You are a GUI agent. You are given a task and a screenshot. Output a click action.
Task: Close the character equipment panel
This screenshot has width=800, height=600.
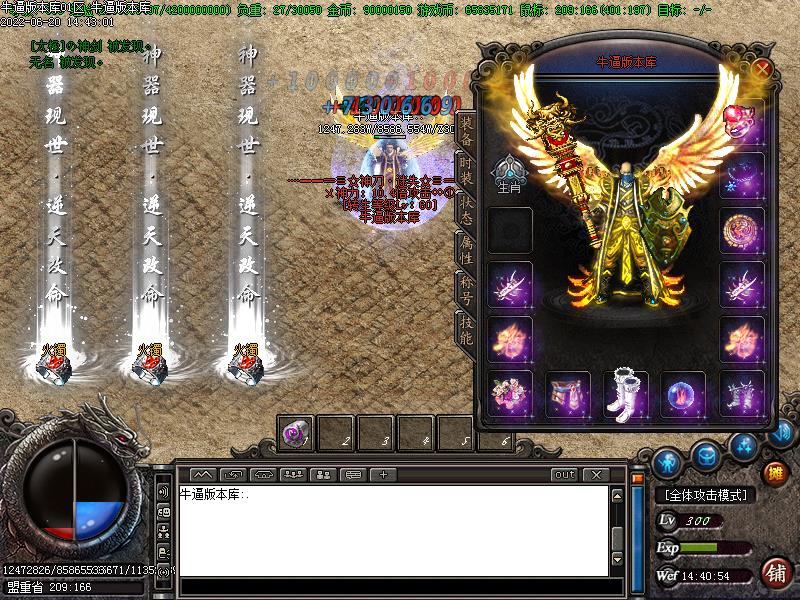[x=763, y=69]
